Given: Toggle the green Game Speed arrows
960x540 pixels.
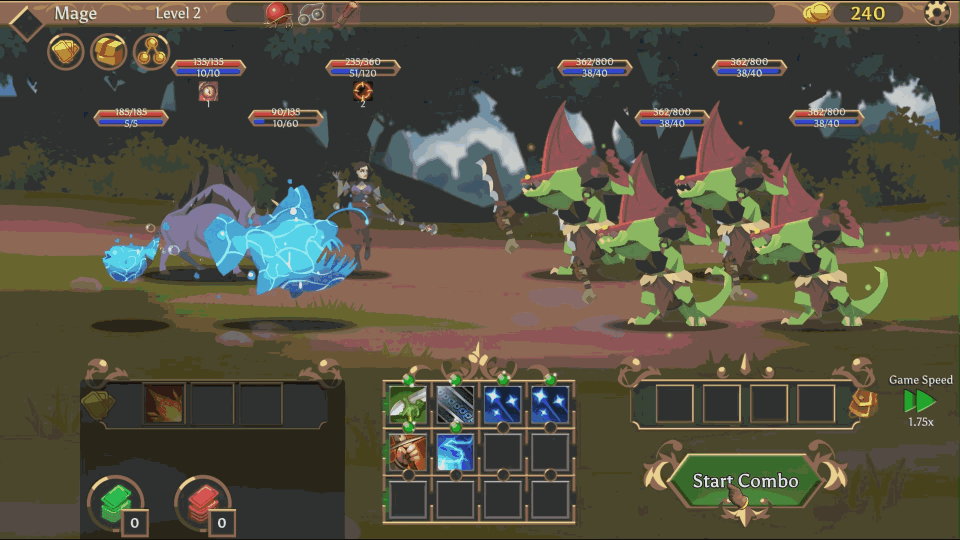Looking at the screenshot, I should 920,401.
